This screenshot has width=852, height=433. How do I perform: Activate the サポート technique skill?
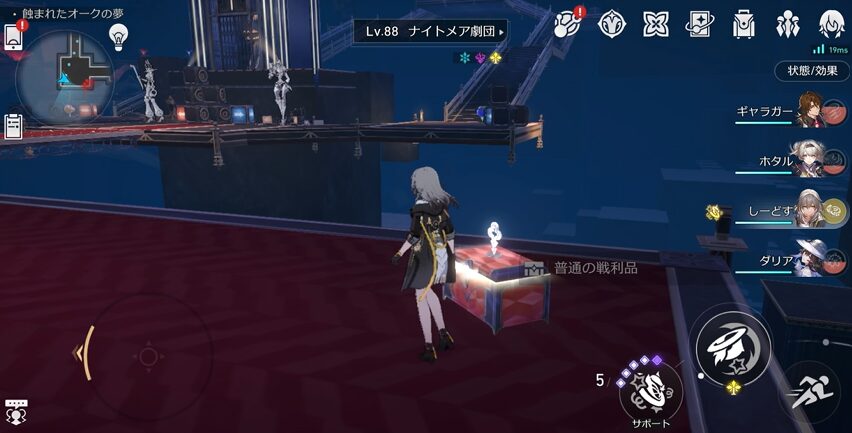click(651, 391)
